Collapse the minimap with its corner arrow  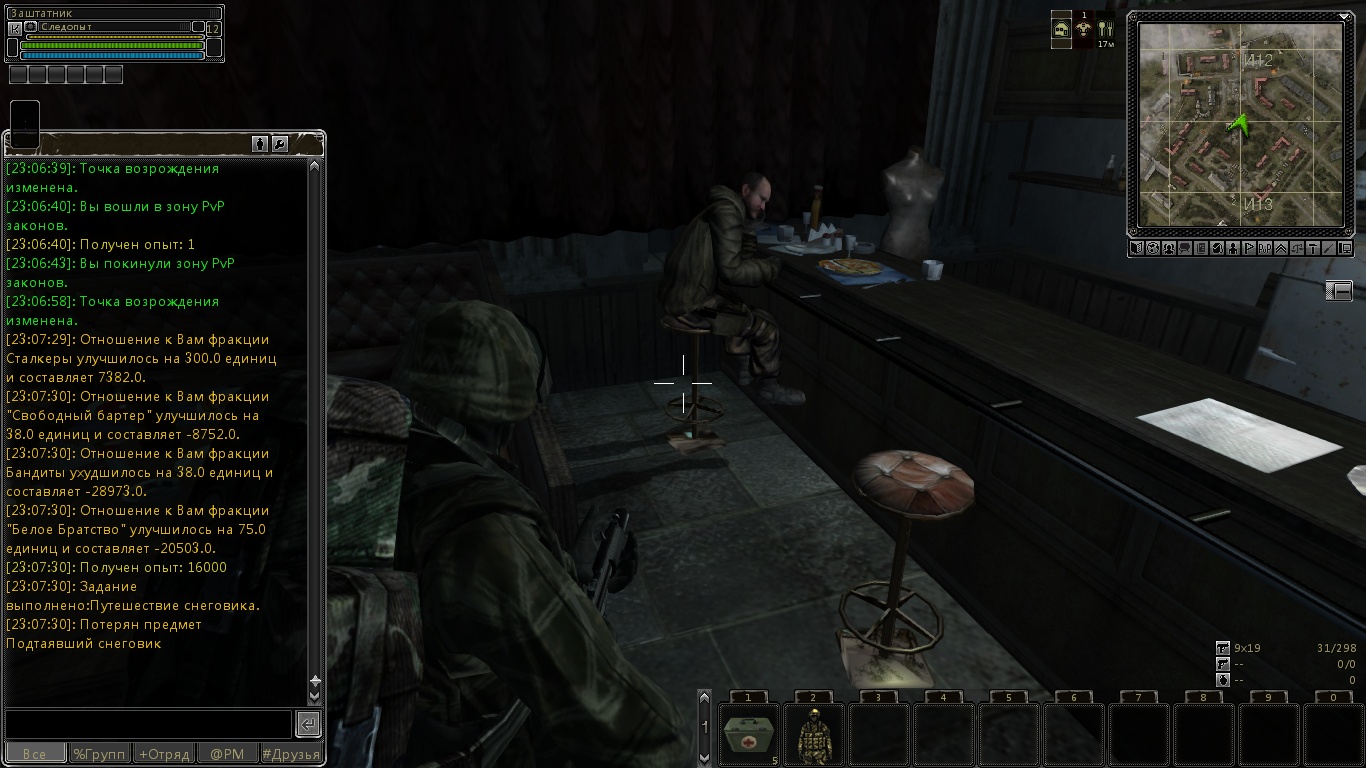coord(1345,17)
